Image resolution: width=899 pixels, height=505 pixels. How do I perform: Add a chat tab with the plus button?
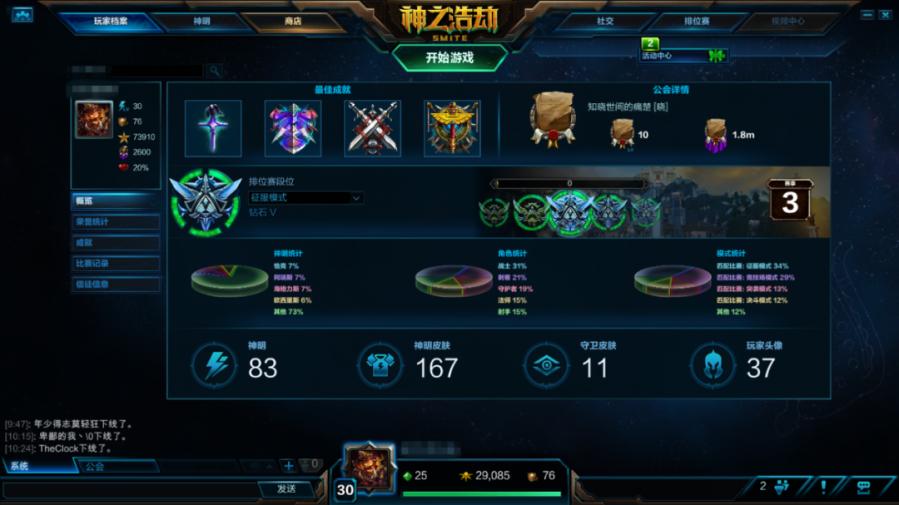(288, 465)
